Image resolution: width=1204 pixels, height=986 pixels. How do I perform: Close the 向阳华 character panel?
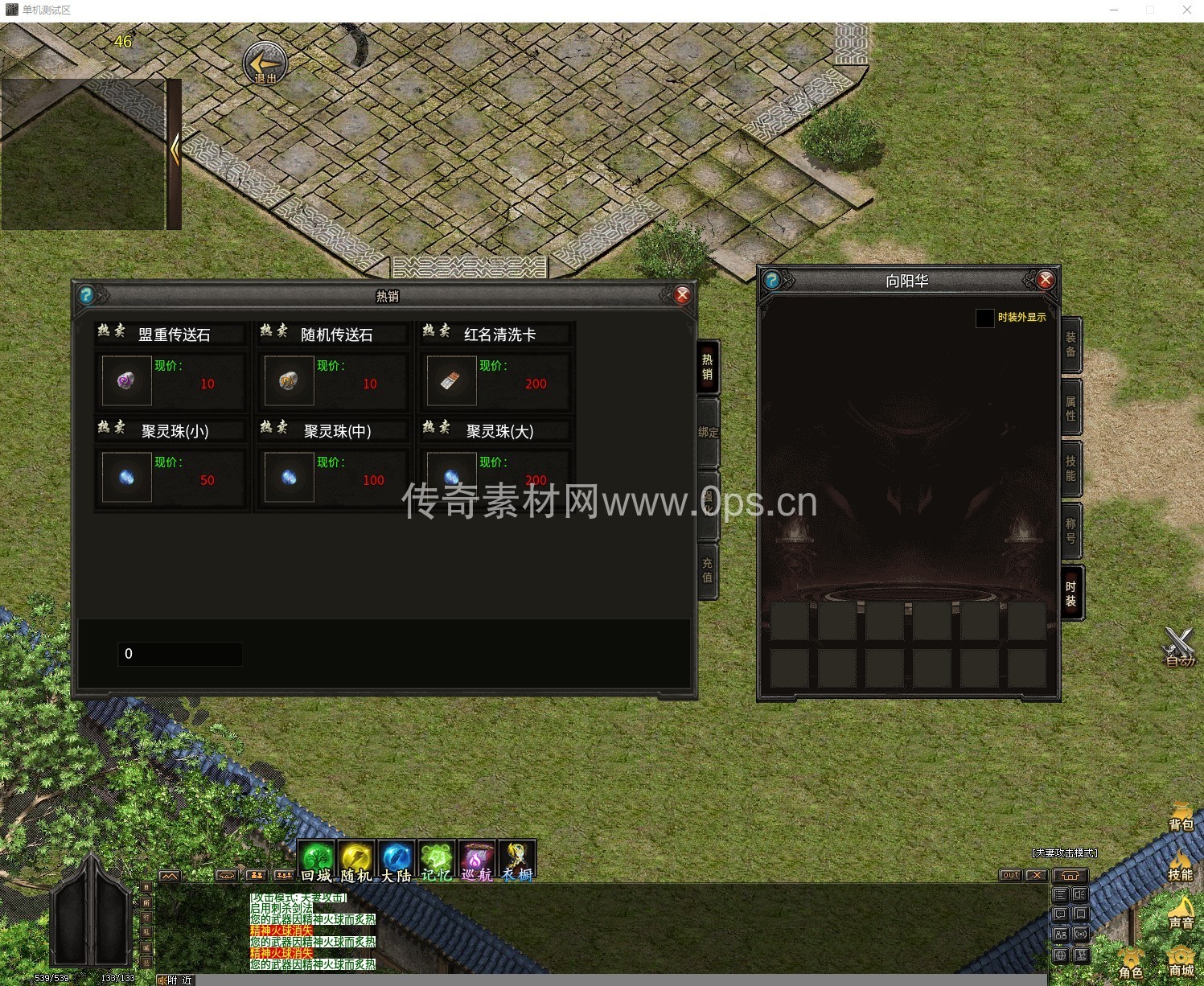1045,280
